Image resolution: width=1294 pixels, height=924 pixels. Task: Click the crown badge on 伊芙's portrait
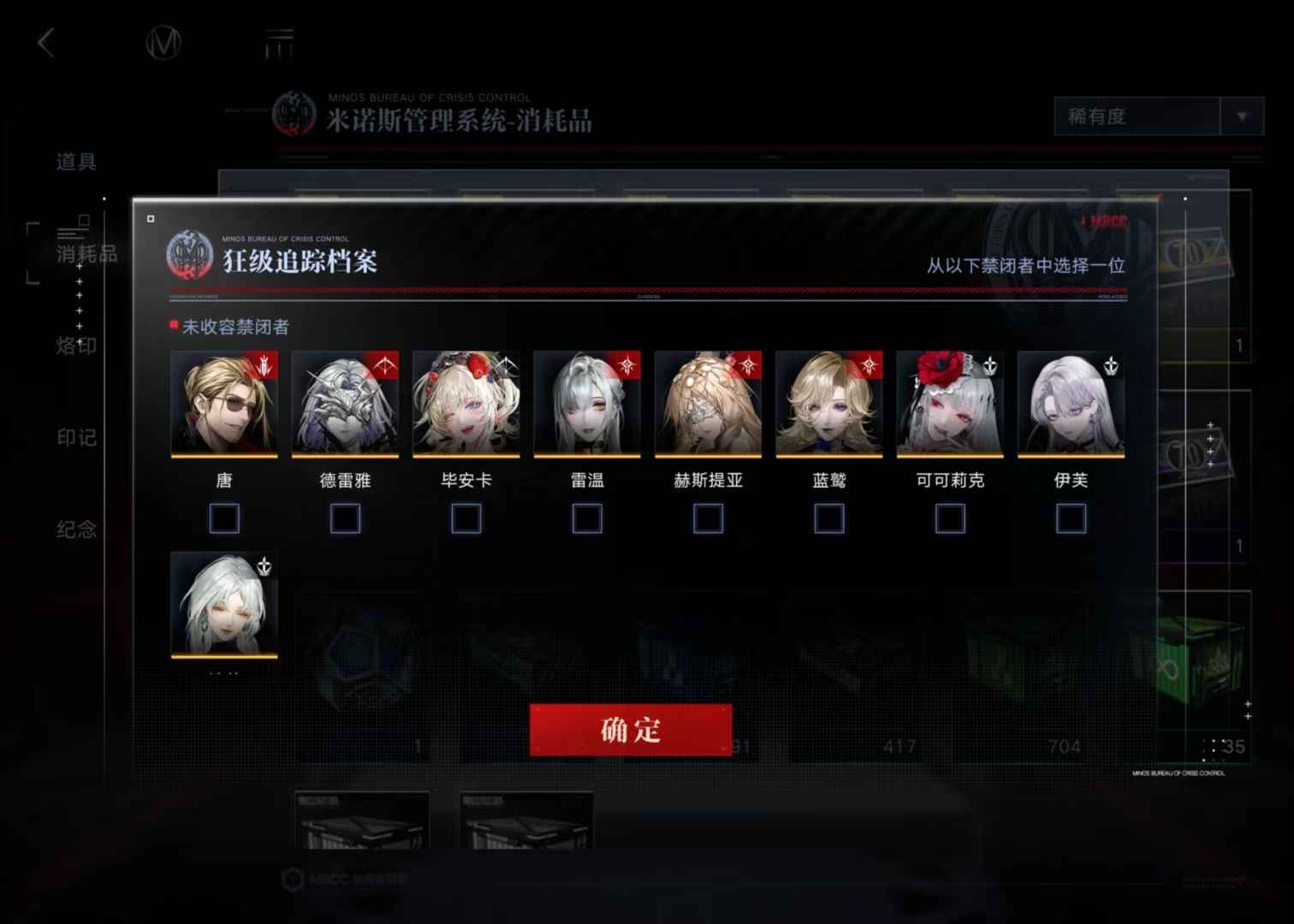click(x=1109, y=366)
